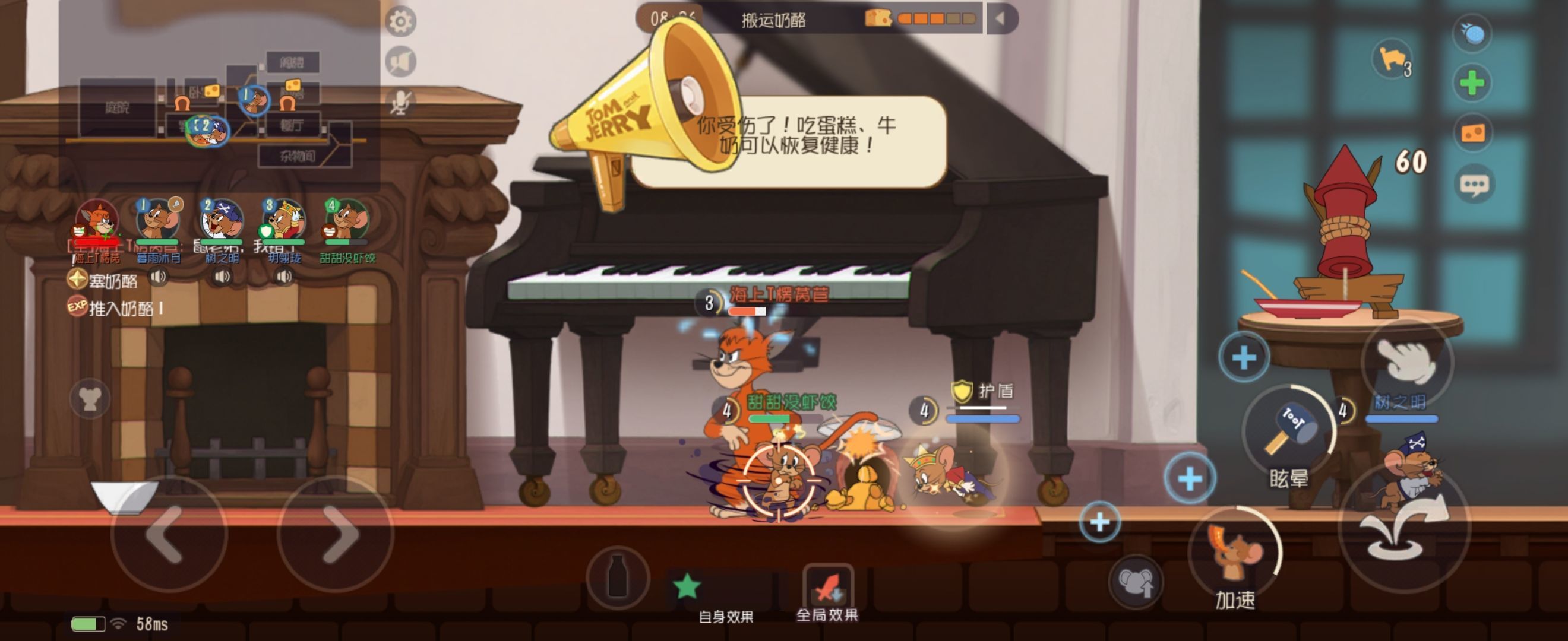Collapse the cheese objective tracker arrow

click(1000, 19)
